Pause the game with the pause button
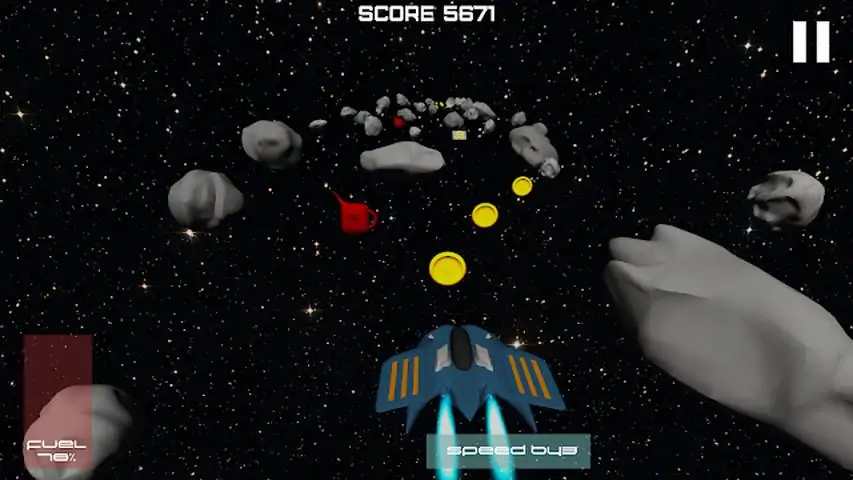The height and width of the screenshot is (480, 853). pos(811,42)
